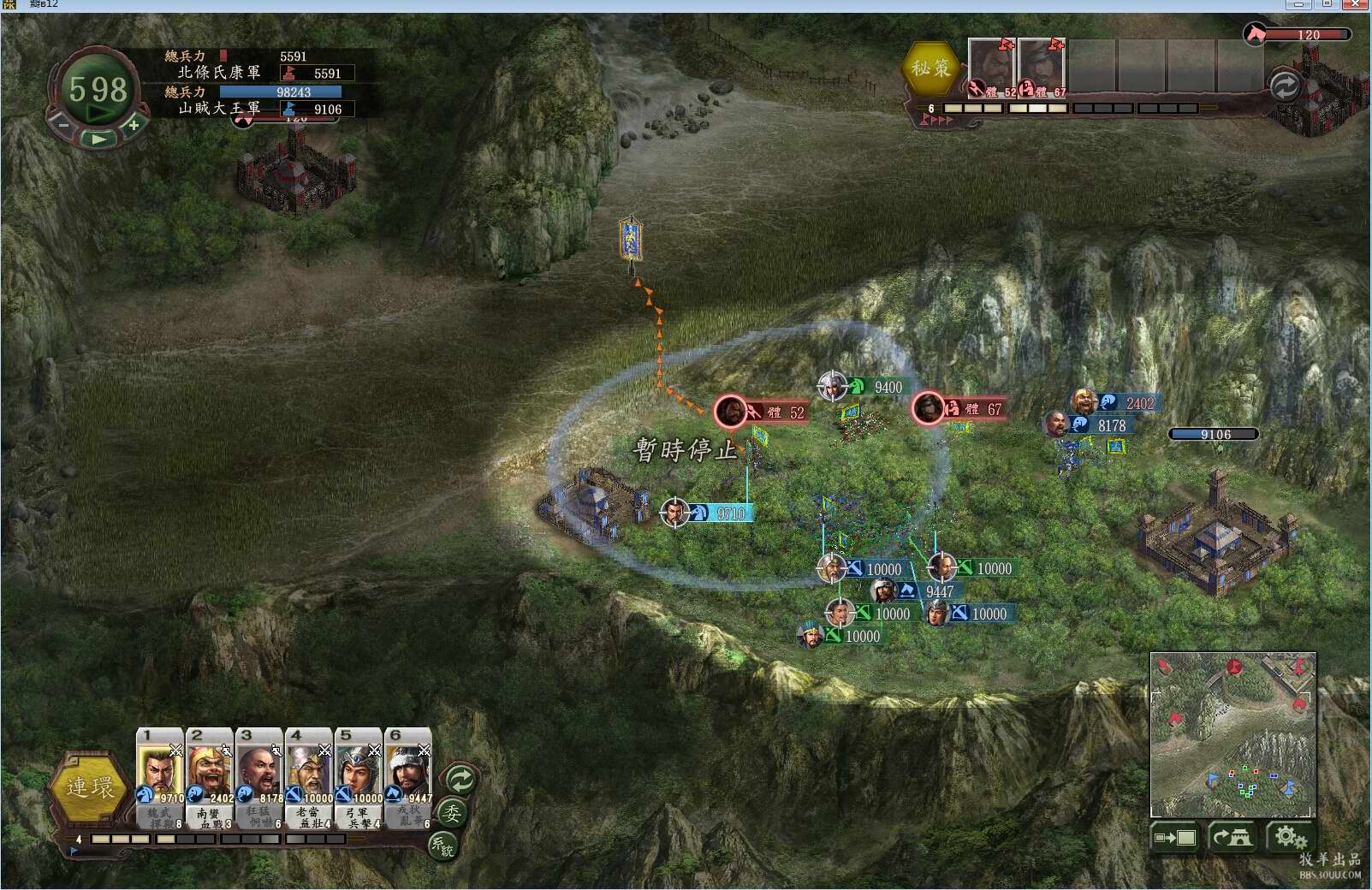Open the enemy 秘策 secret plan hexagon
Screen dimensions: 1372x890
coord(930,68)
